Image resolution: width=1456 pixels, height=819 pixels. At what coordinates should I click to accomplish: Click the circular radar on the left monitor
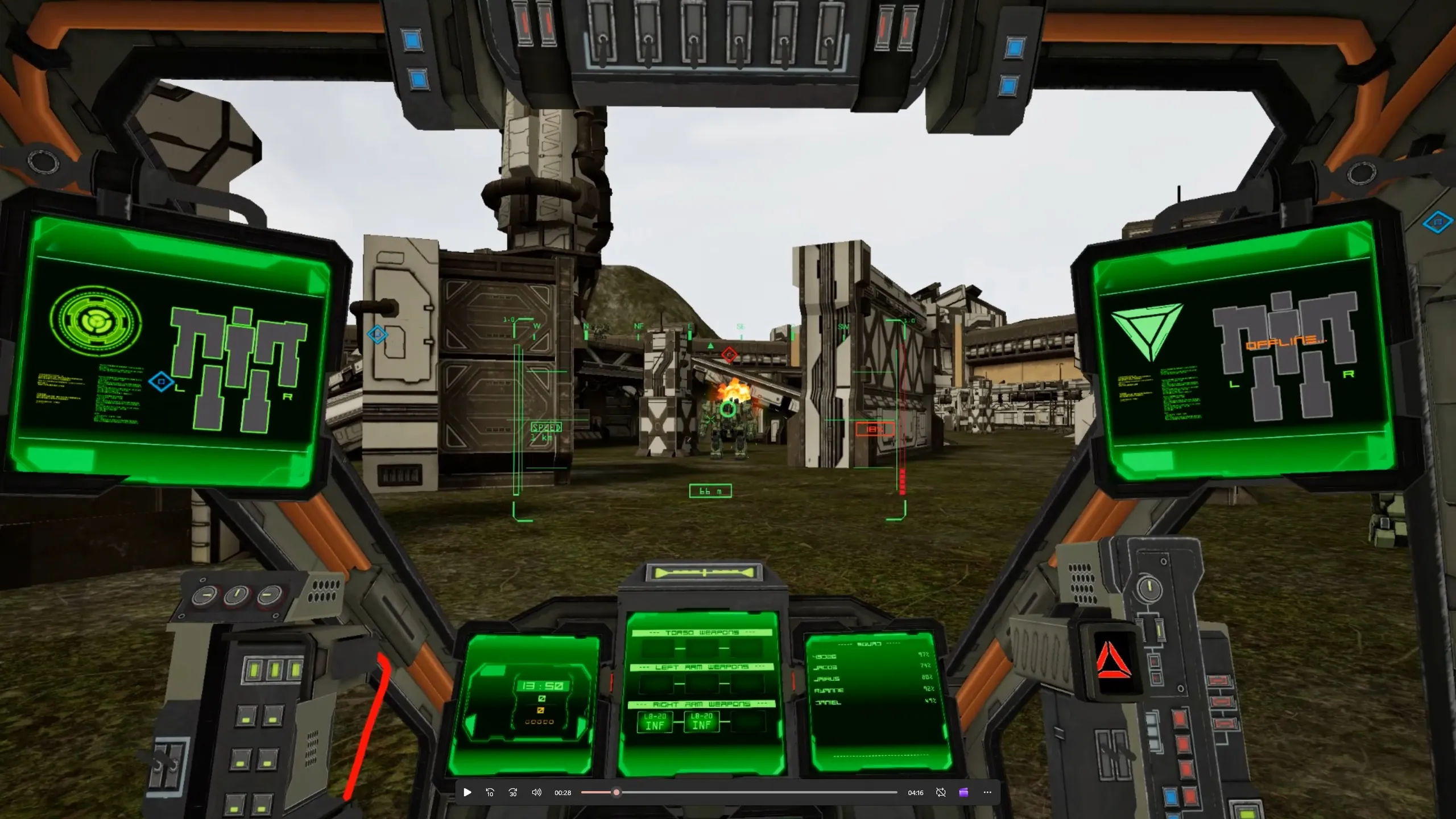pos(96,321)
